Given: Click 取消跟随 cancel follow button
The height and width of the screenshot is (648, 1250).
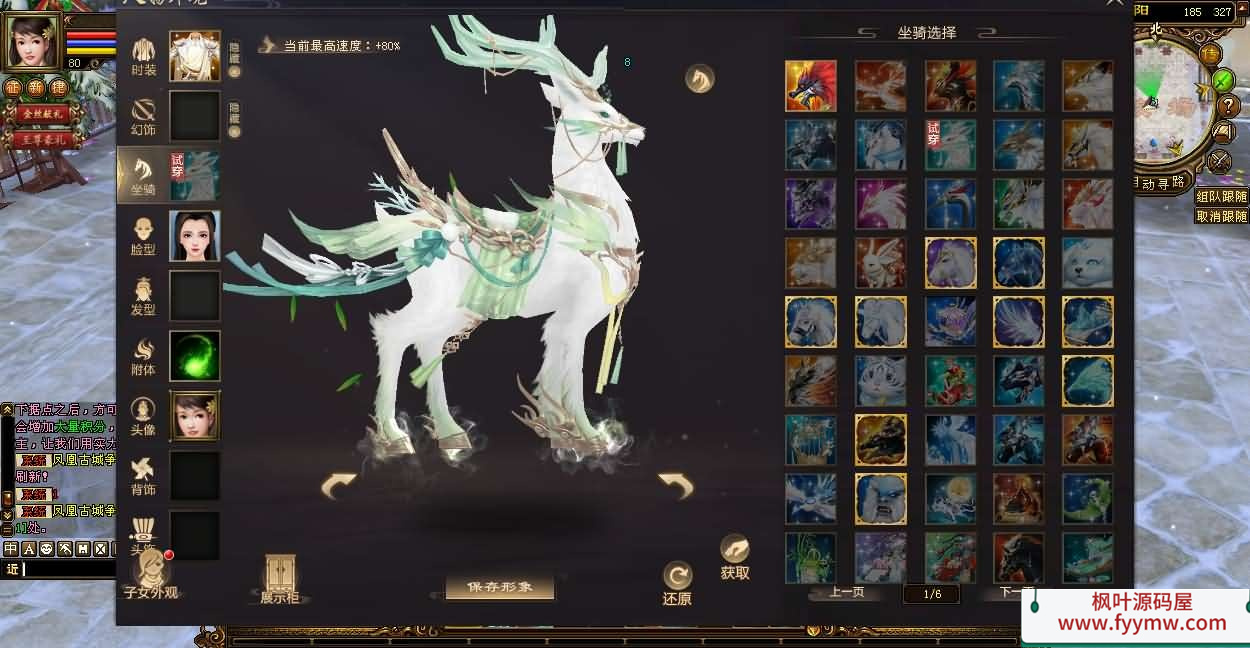Looking at the screenshot, I should pyautogui.click(x=1221, y=216).
